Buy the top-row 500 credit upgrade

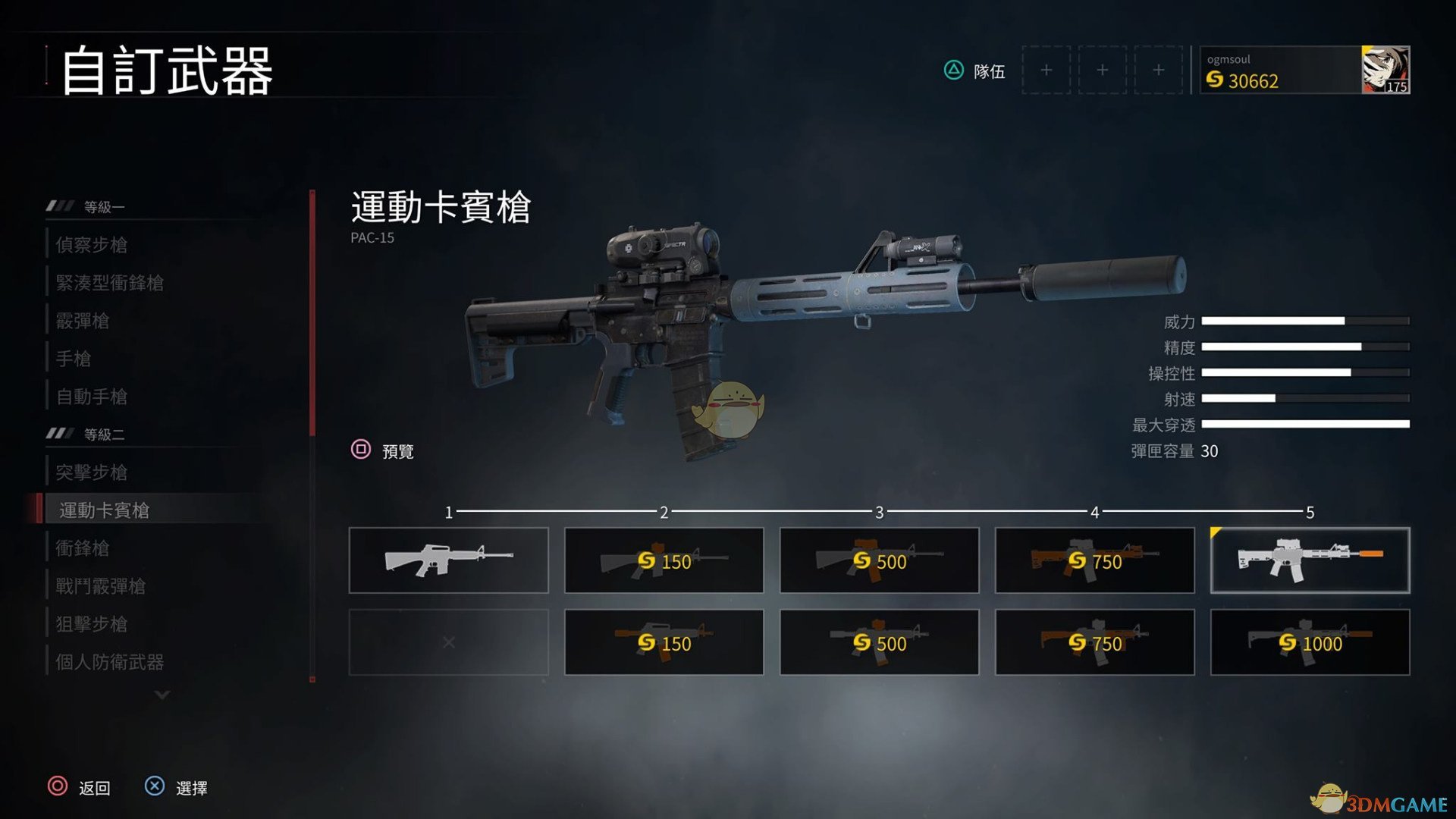(x=879, y=560)
